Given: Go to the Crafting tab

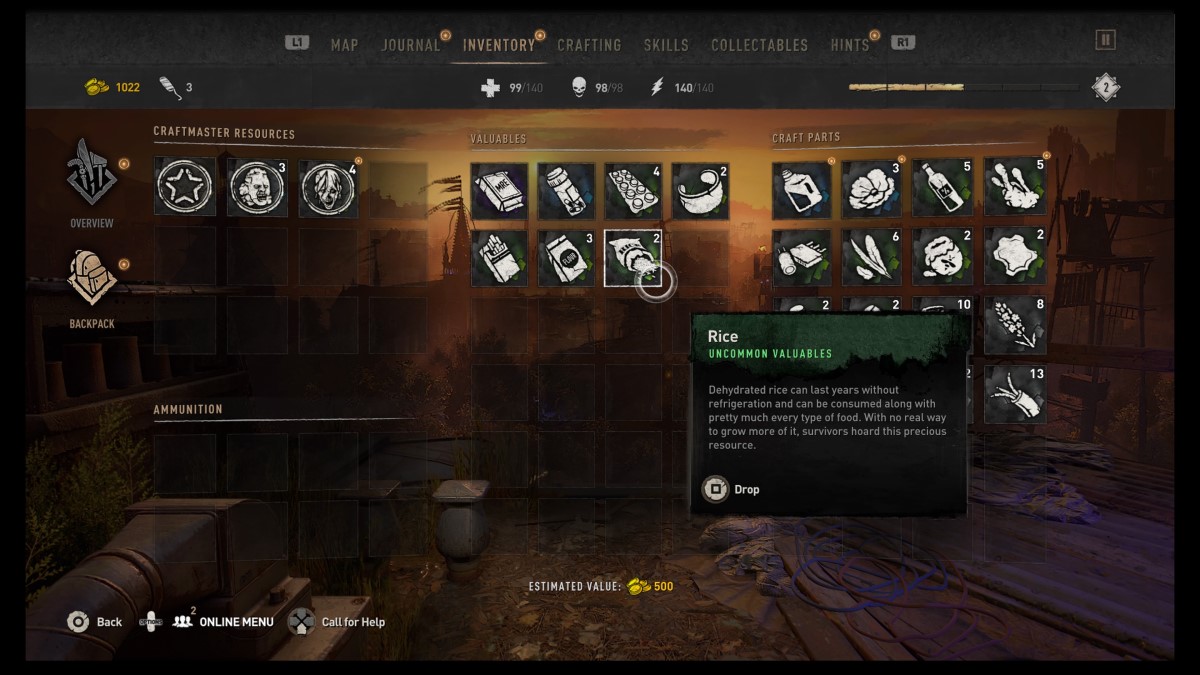Looking at the screenshot, I should [x=589, y=45].
